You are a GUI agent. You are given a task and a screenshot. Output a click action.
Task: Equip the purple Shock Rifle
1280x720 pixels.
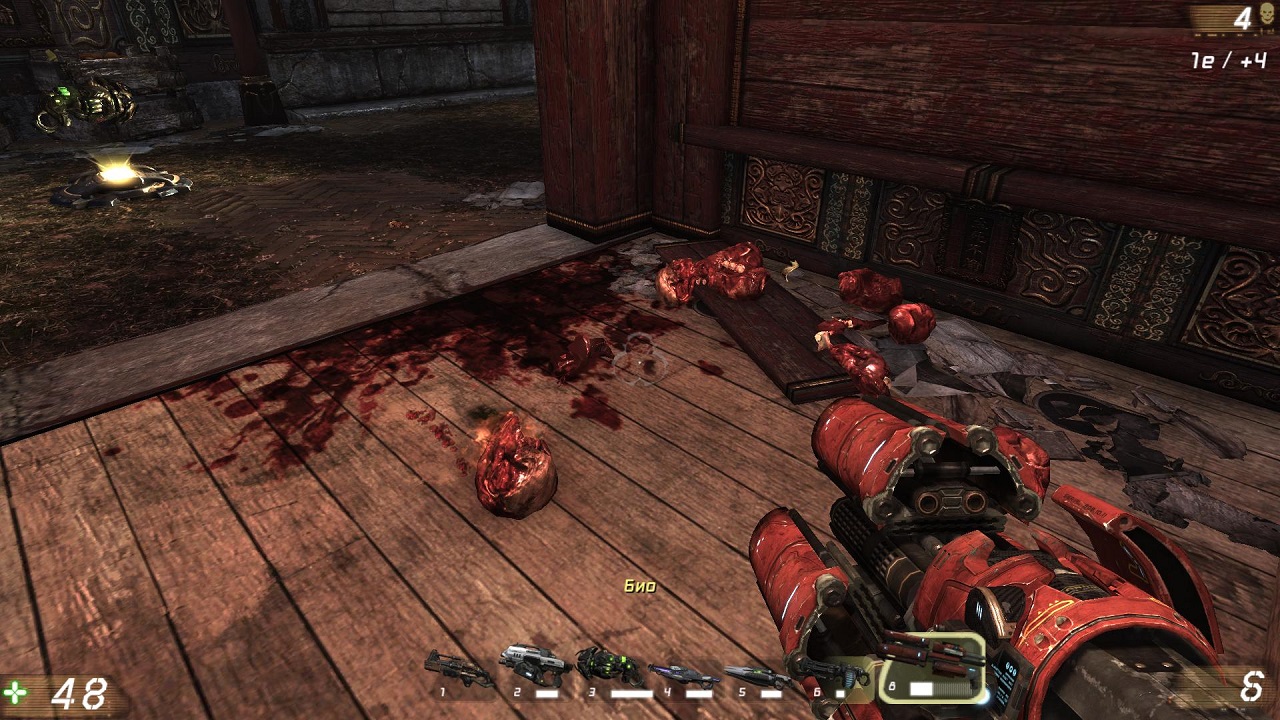click(683, 673)
